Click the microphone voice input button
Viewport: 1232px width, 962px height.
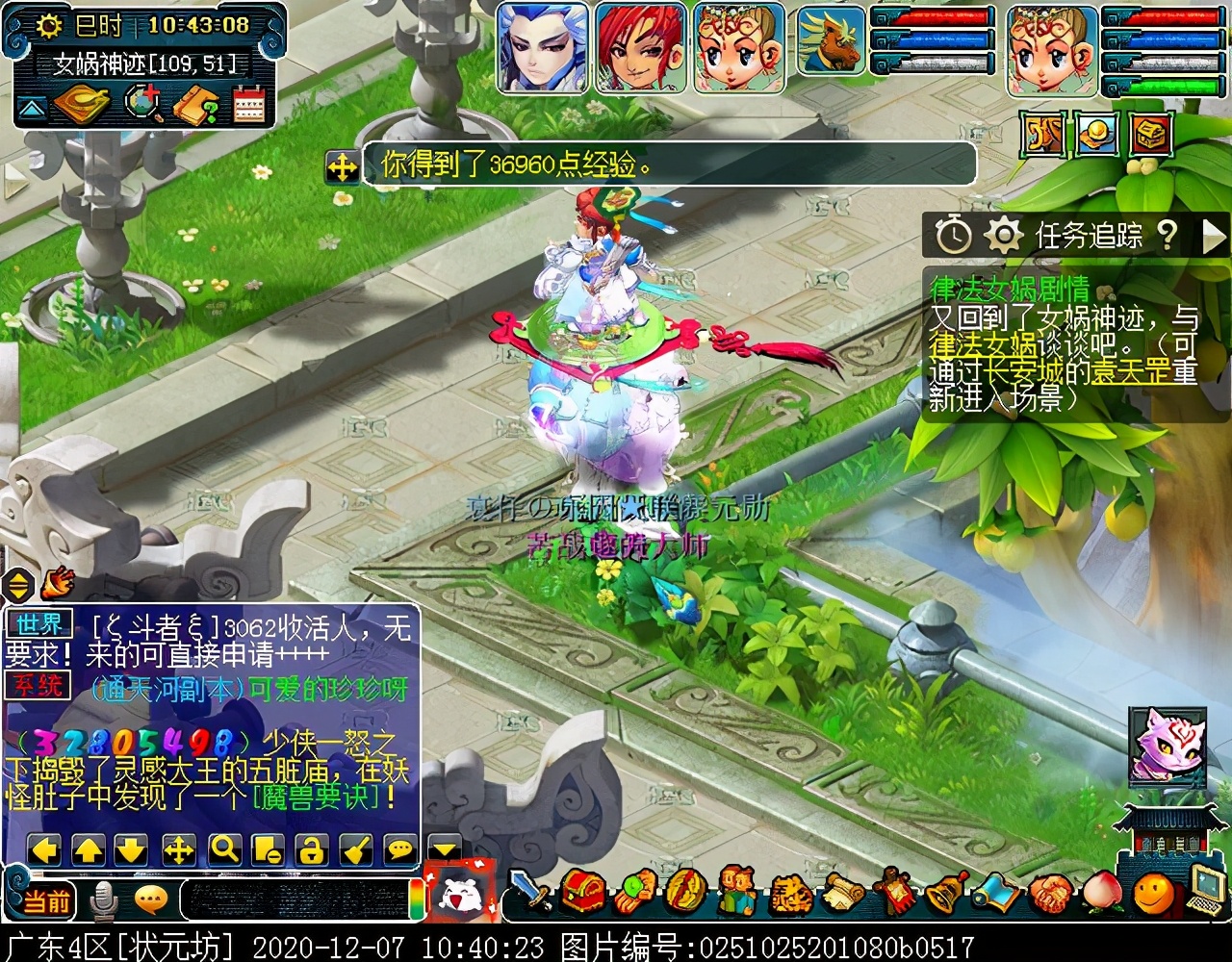click(x=103, y=900)
